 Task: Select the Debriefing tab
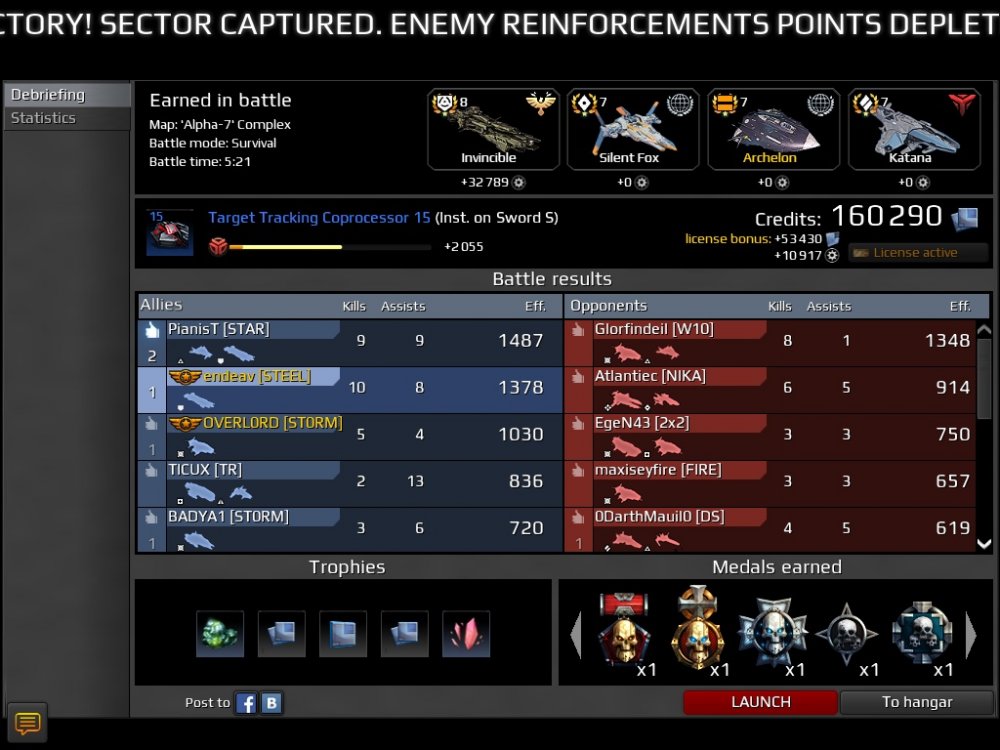click(48, 95)
